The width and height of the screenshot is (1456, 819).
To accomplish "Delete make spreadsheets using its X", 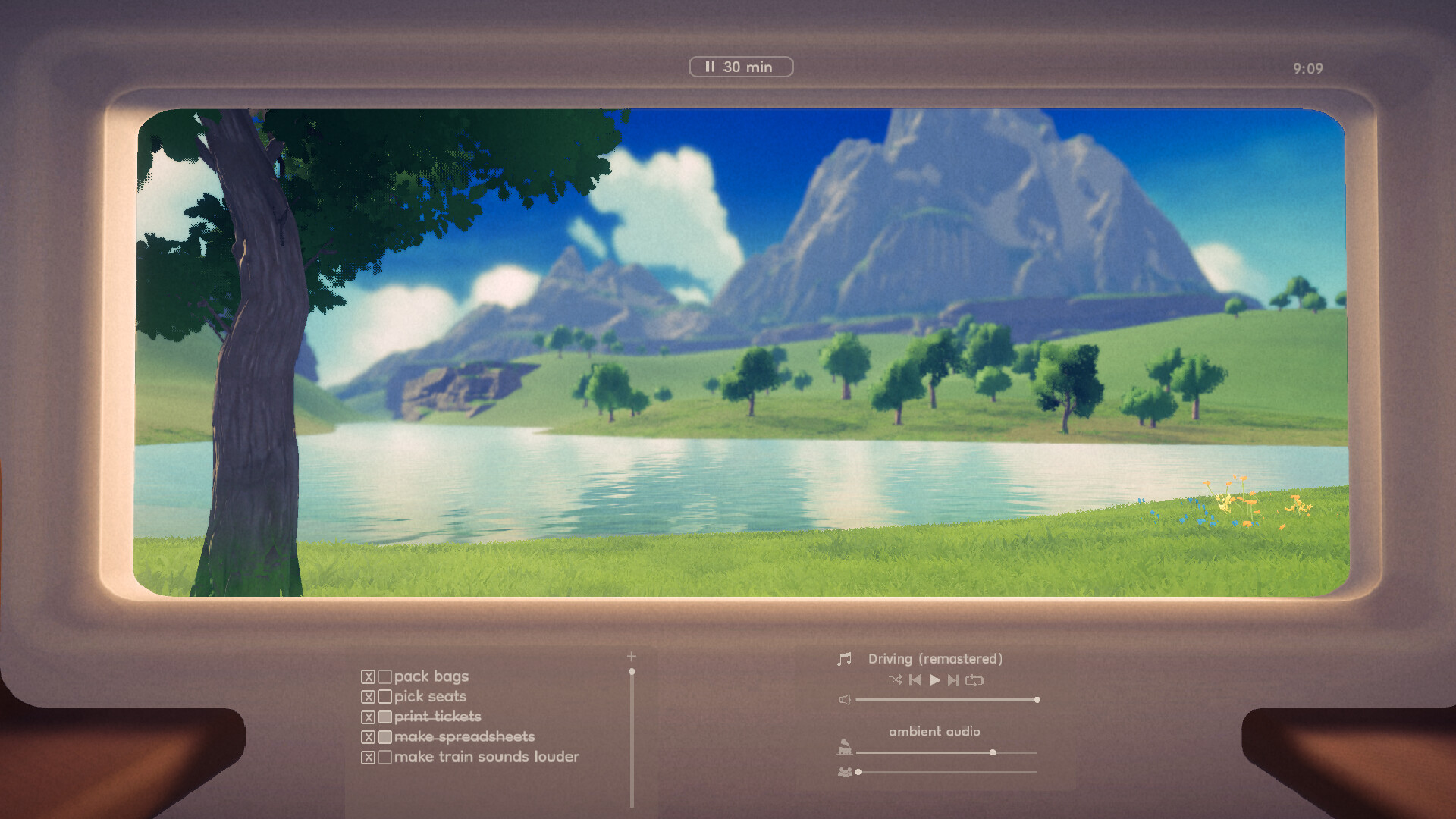I will [x=369, y=736].
